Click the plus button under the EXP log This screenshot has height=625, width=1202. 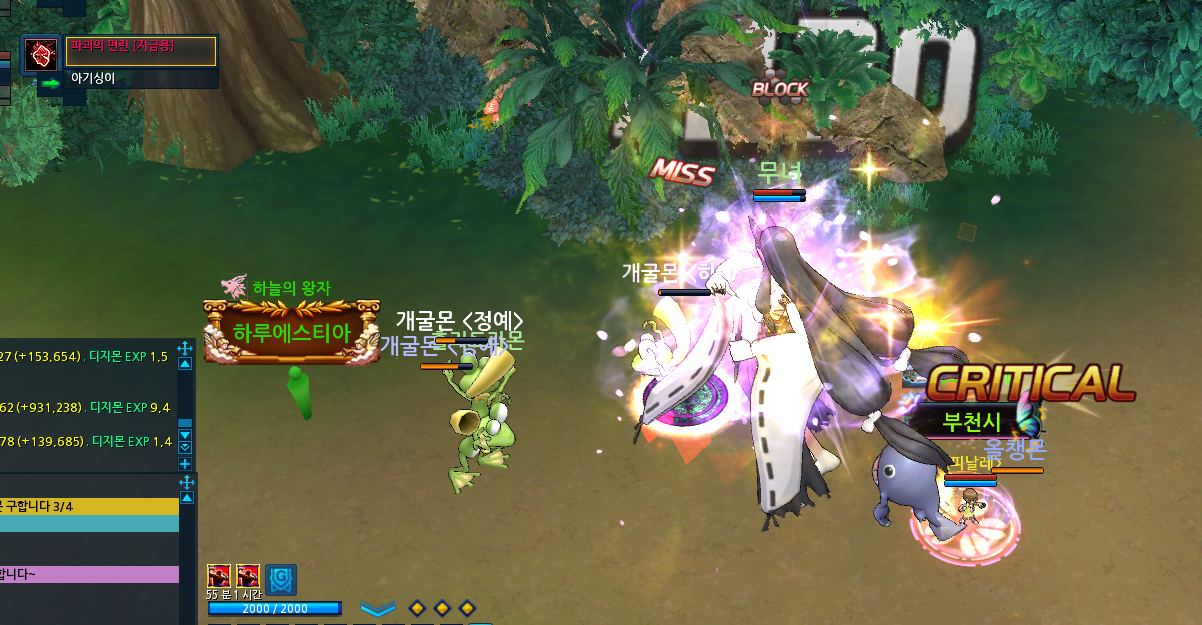click(x=184, y=464)
